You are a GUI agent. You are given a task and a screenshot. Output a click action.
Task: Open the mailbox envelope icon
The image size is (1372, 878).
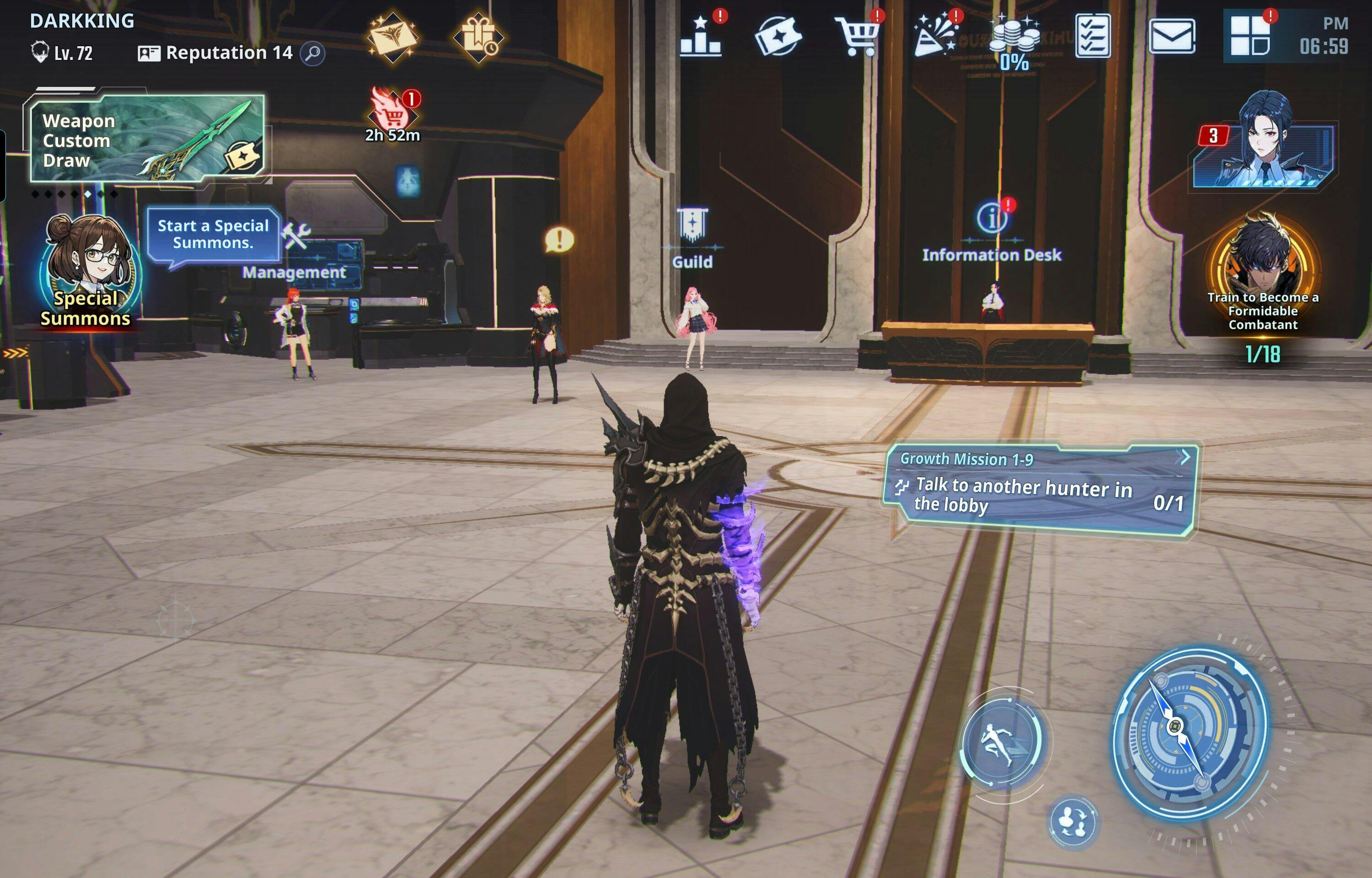(1171, 37)
